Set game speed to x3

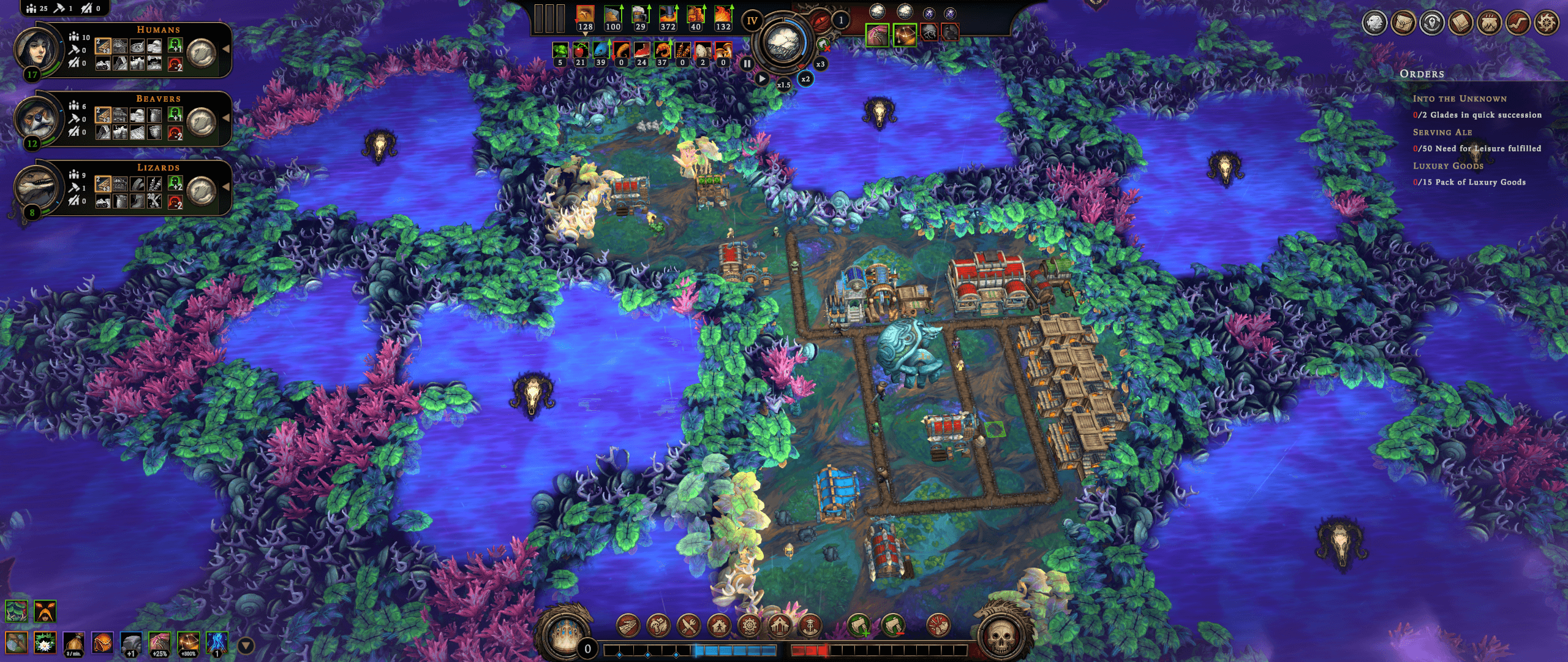[x=820, y=64]
